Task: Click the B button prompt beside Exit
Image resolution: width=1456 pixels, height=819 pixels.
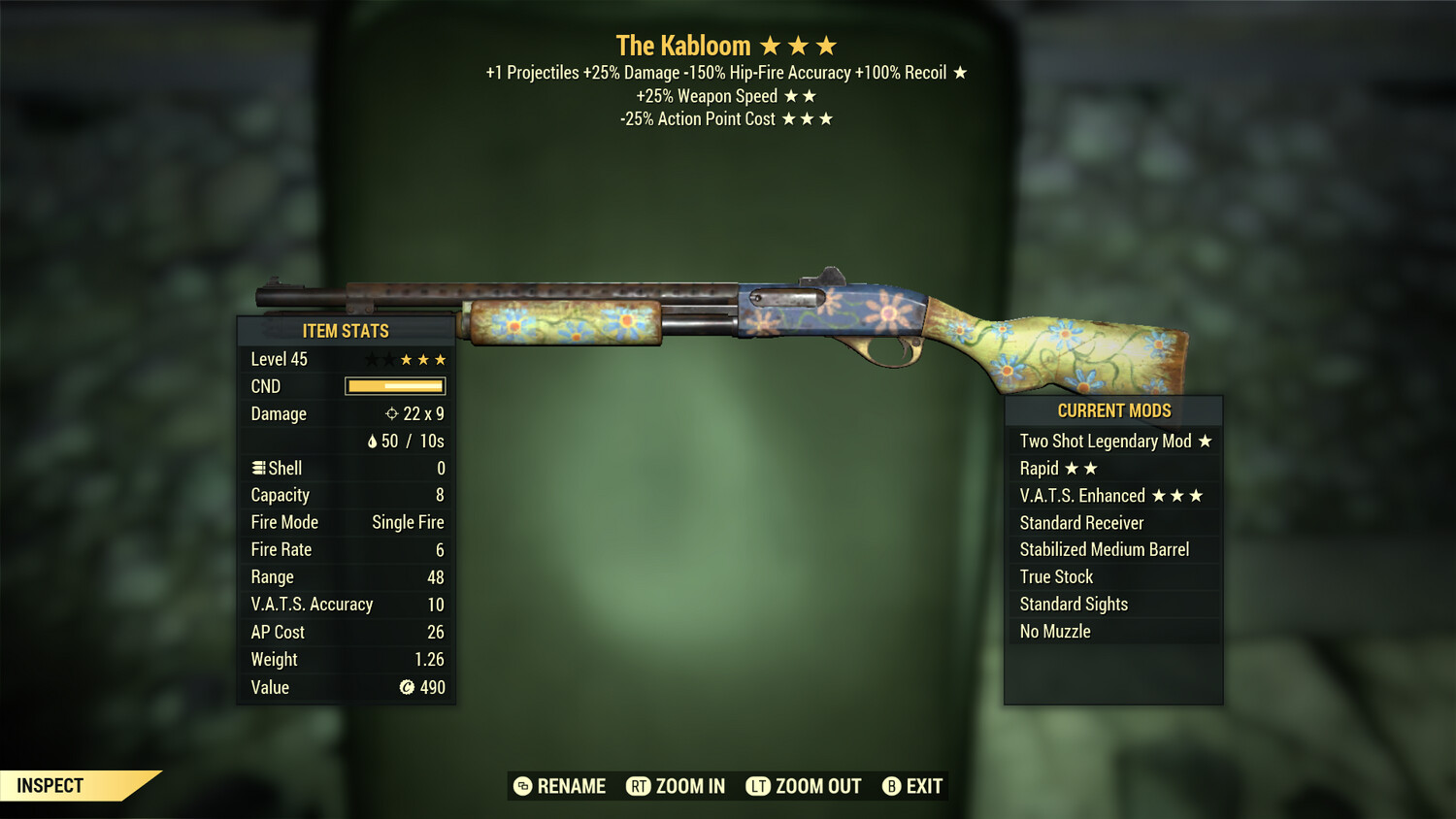Action: [891, 786]
